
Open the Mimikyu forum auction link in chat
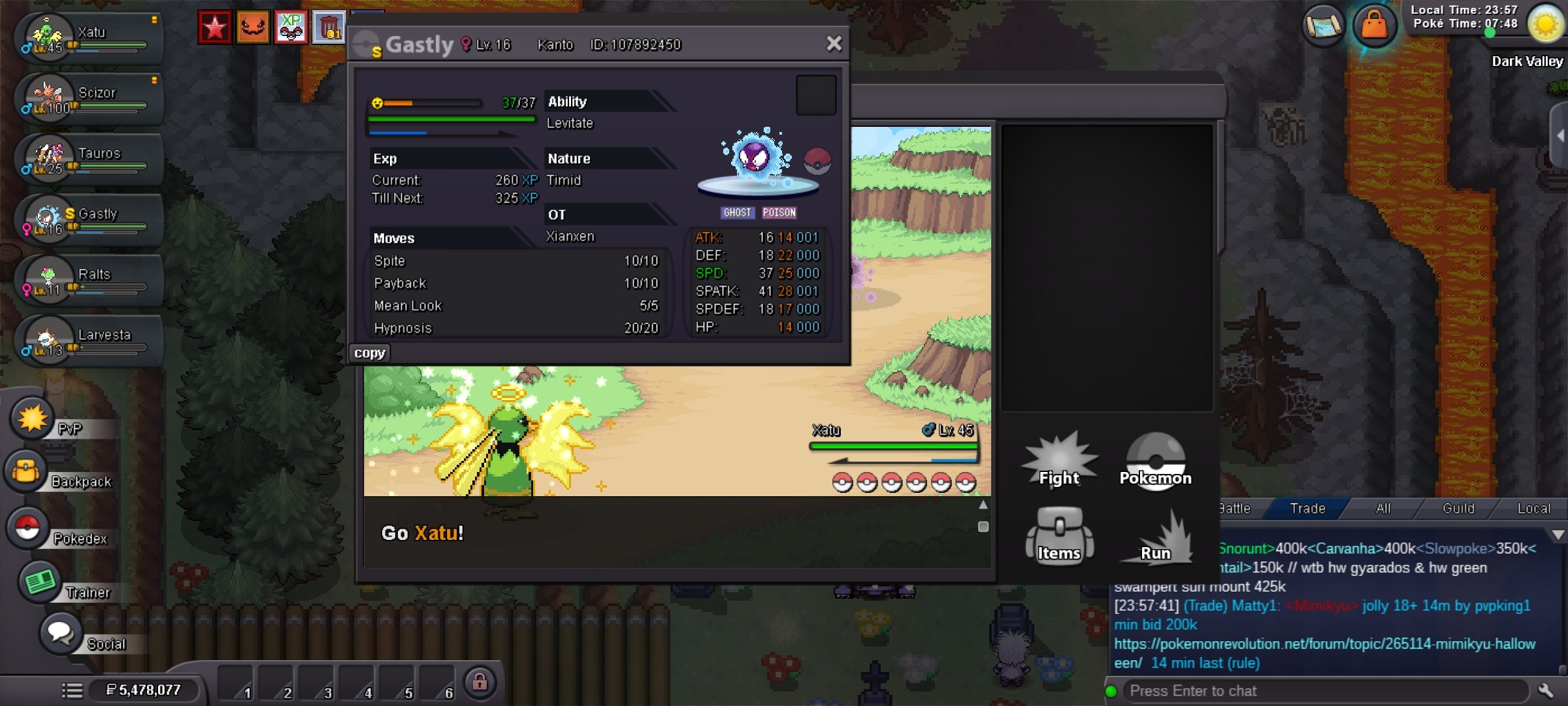[1324, 644]
